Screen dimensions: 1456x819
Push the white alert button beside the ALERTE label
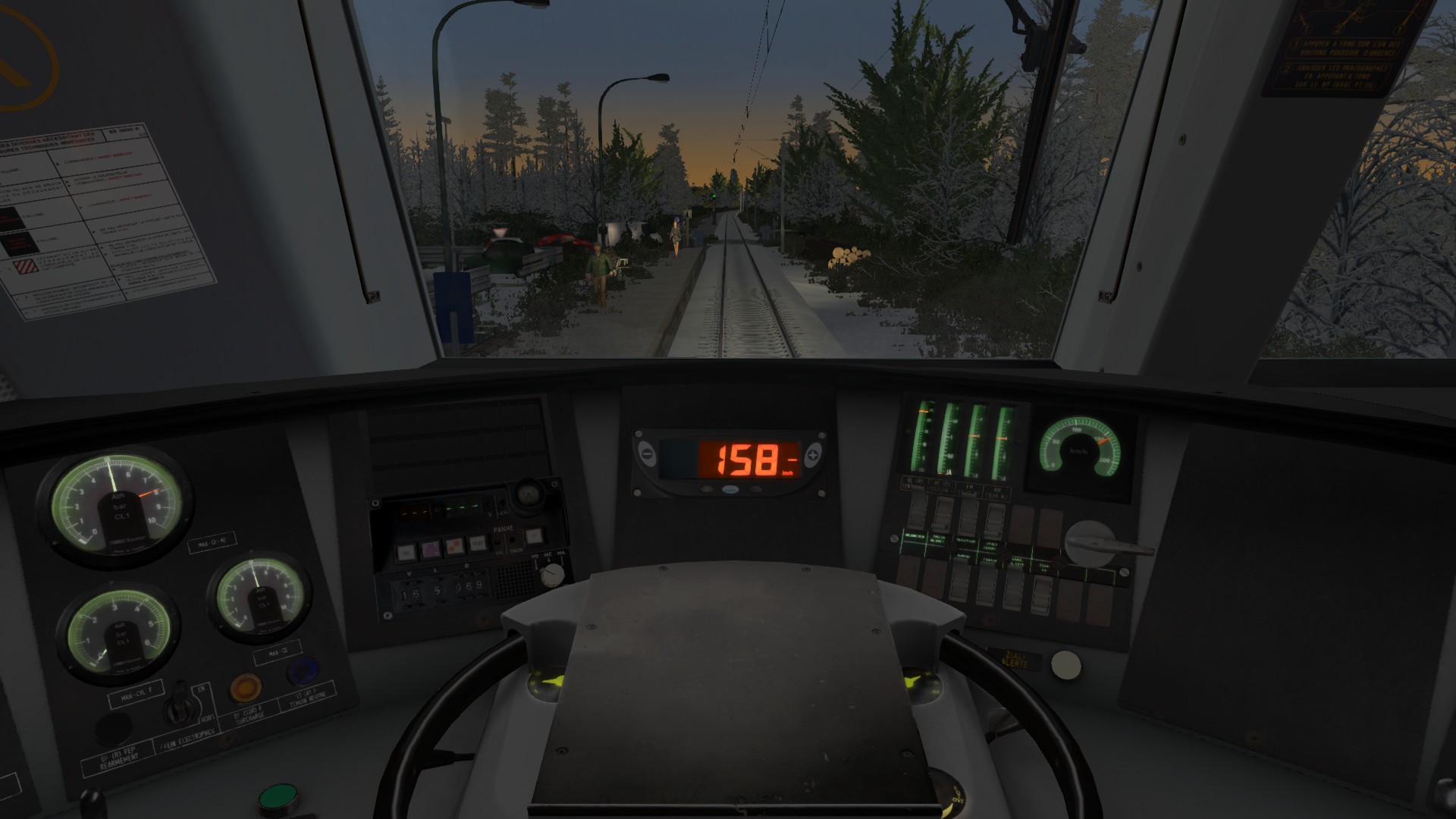tap(1065, 665)
